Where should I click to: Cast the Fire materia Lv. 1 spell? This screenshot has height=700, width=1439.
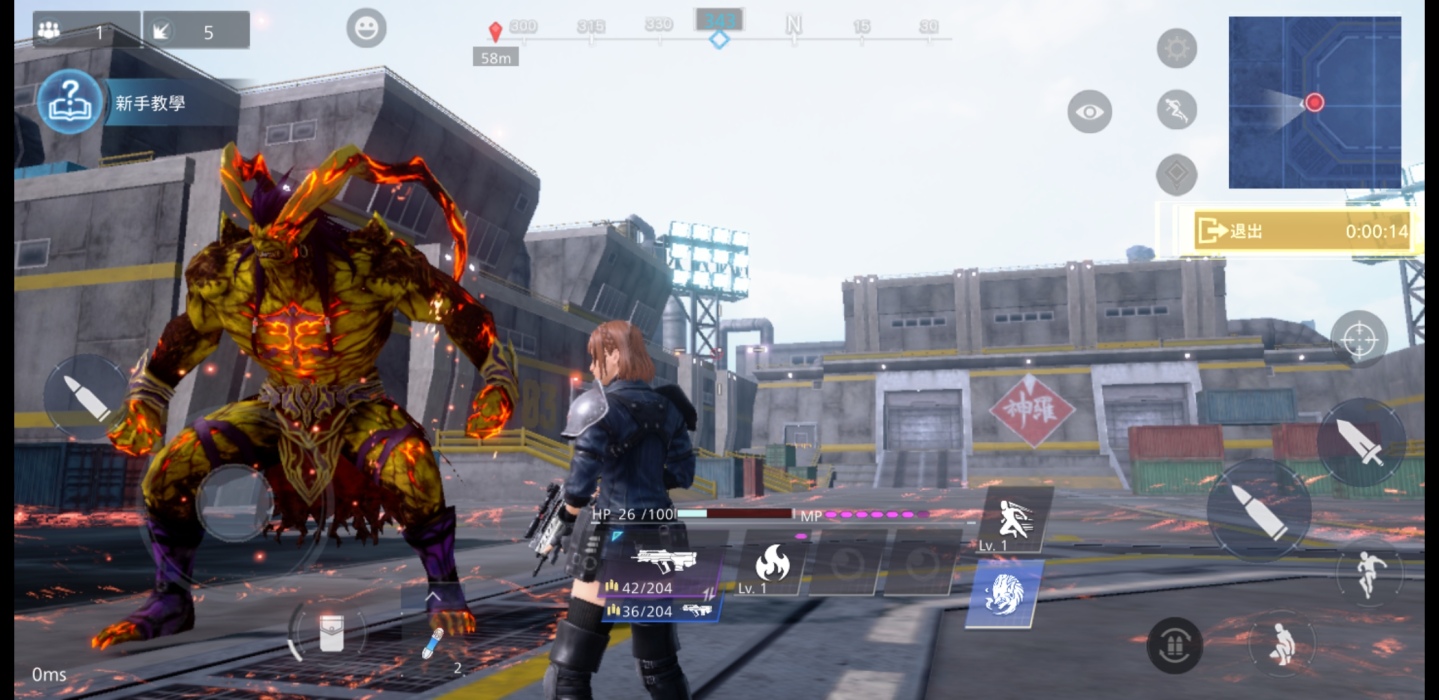pos(772,565)
